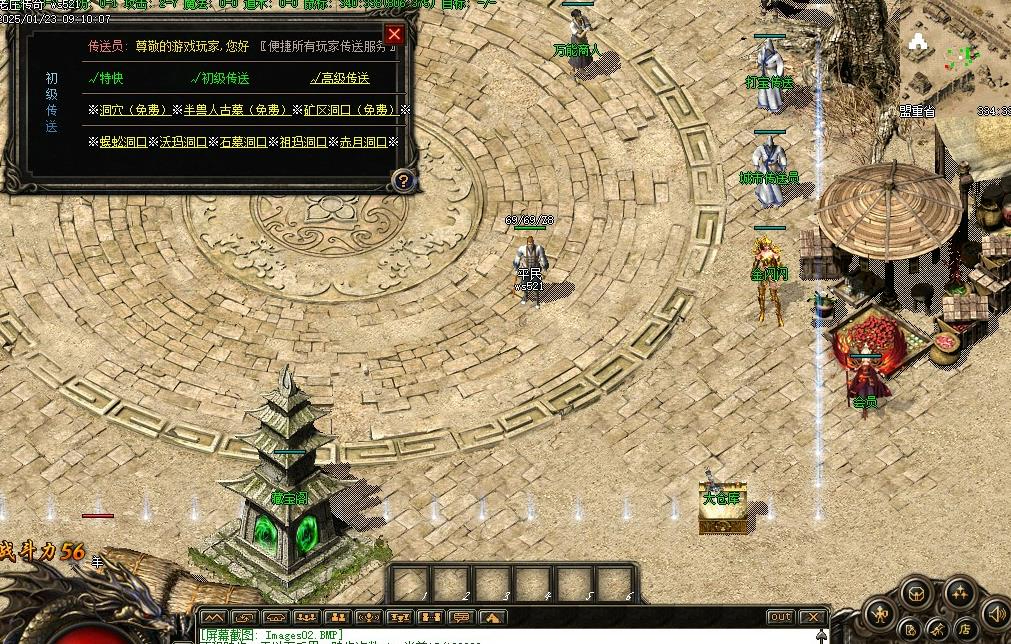Choose the 赤月洞口 teleport link
The height and width of the screenshot is (644, 1011).
[x=362, y=142]
